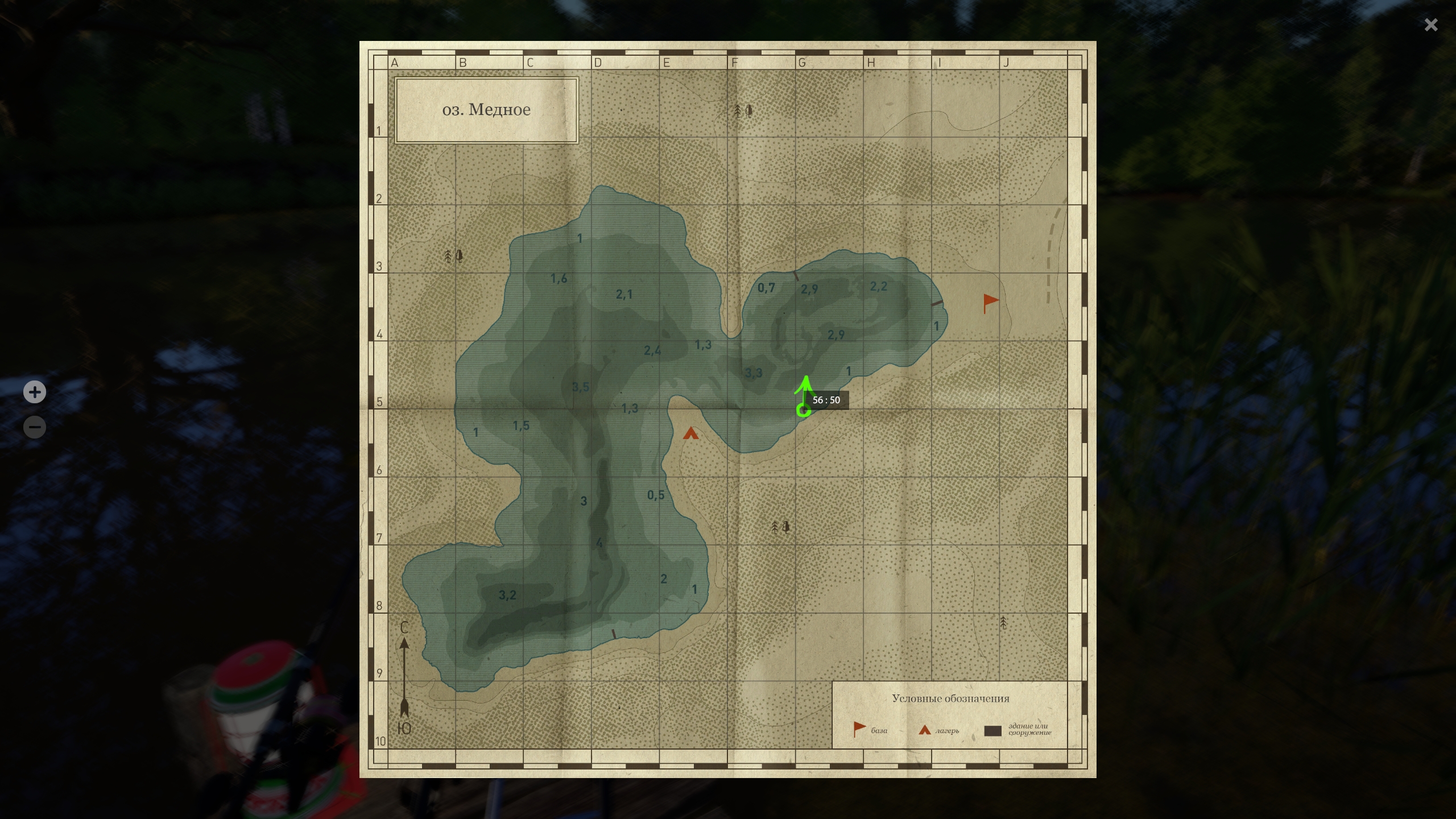Screen dimensions: 1456x819
Task: Click the red base flag marker on map
Action: click(x=990, y=302)
